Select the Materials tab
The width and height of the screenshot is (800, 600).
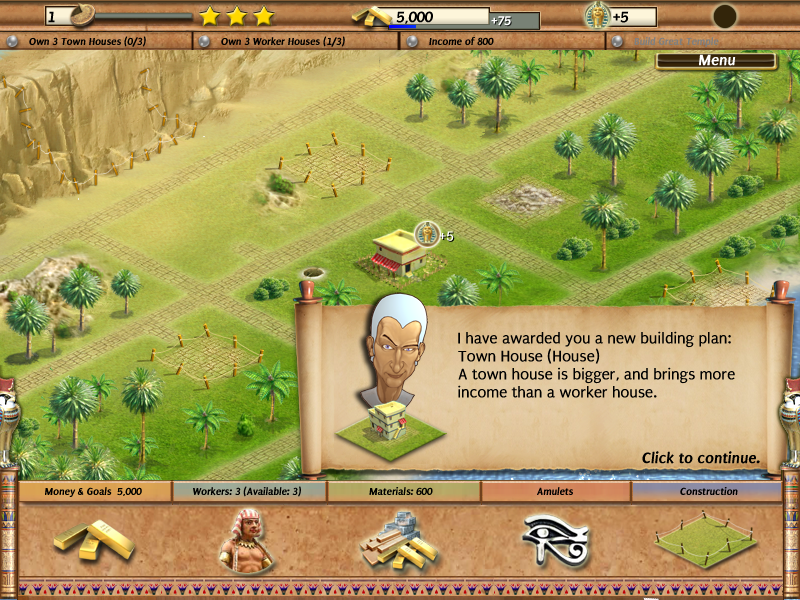(403, 491)
